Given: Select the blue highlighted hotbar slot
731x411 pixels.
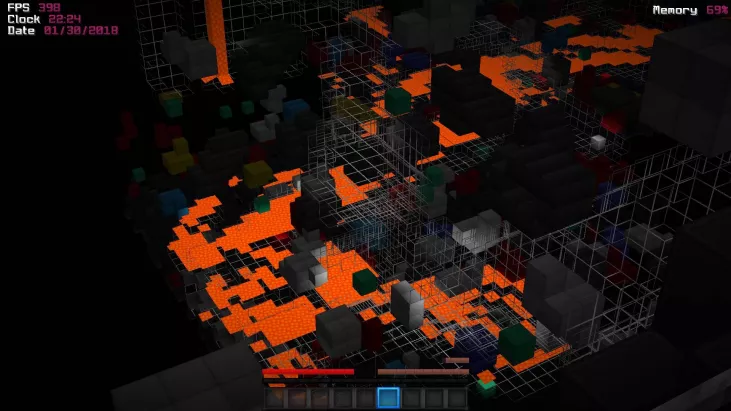Looking at the screenshot, I should 388,398.
